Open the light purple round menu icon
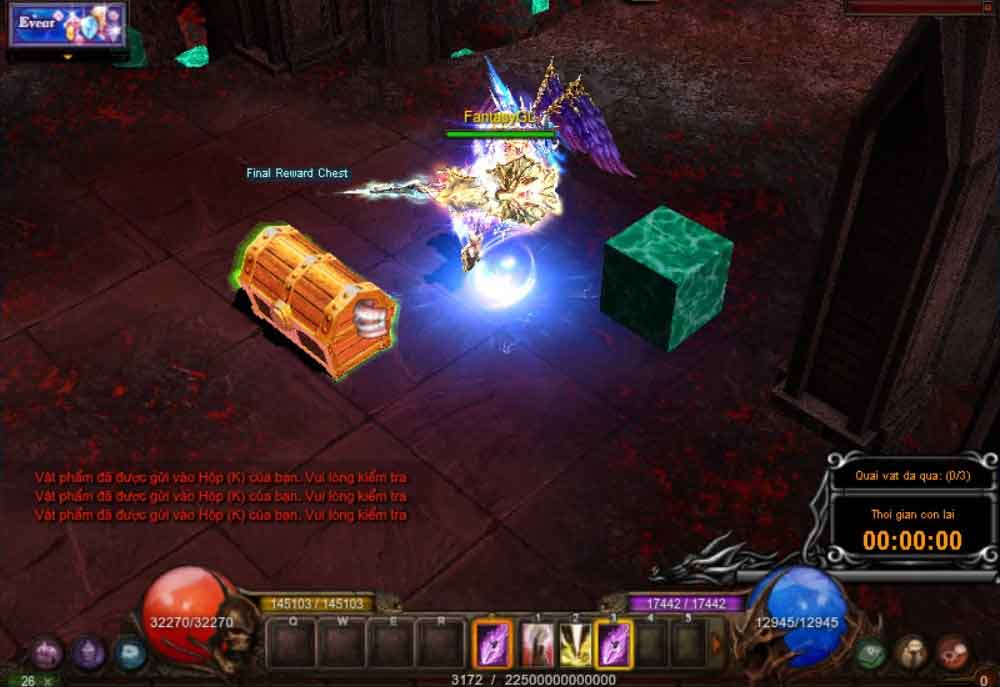 47,654
